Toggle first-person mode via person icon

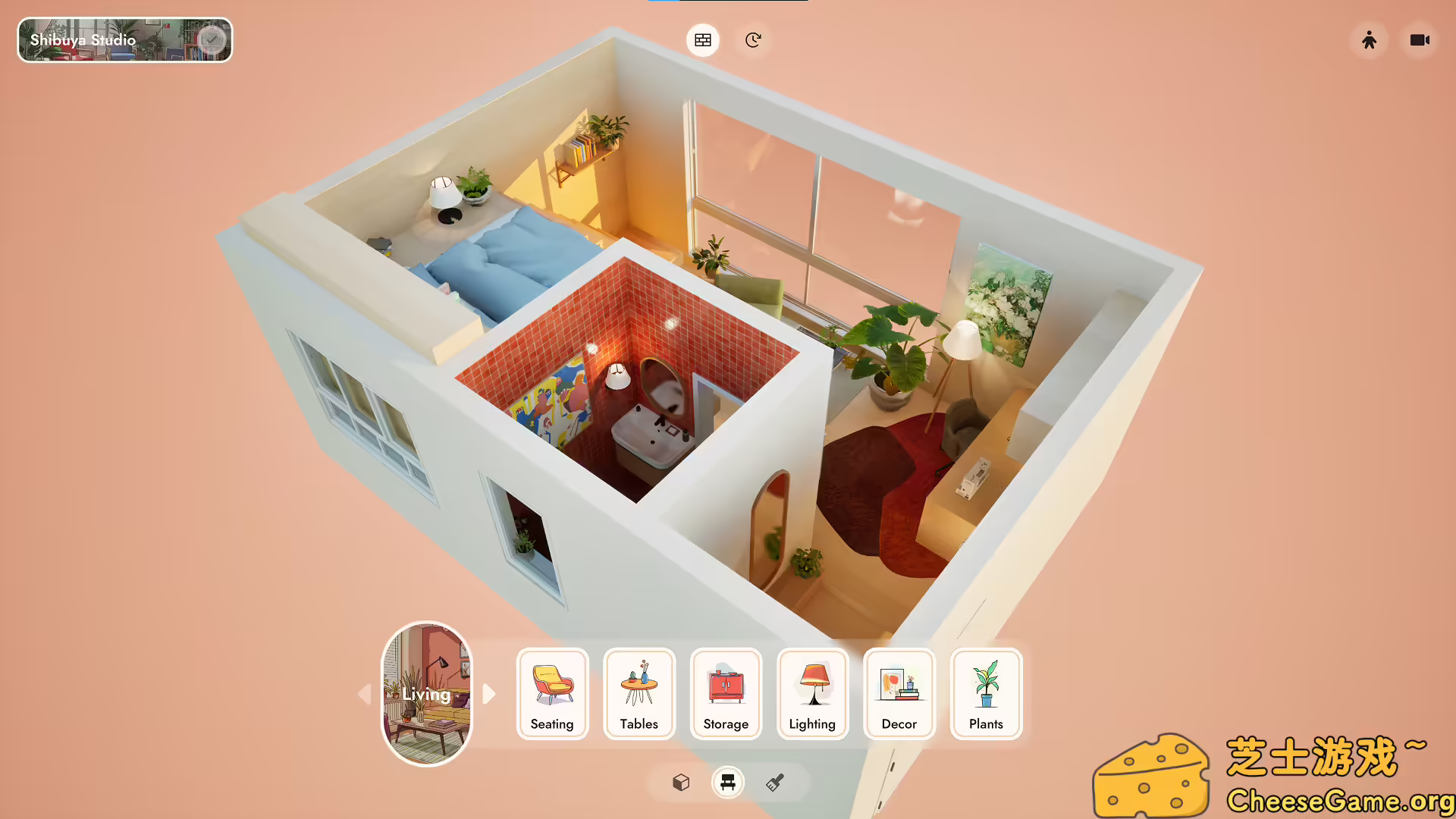(1369, 40)
